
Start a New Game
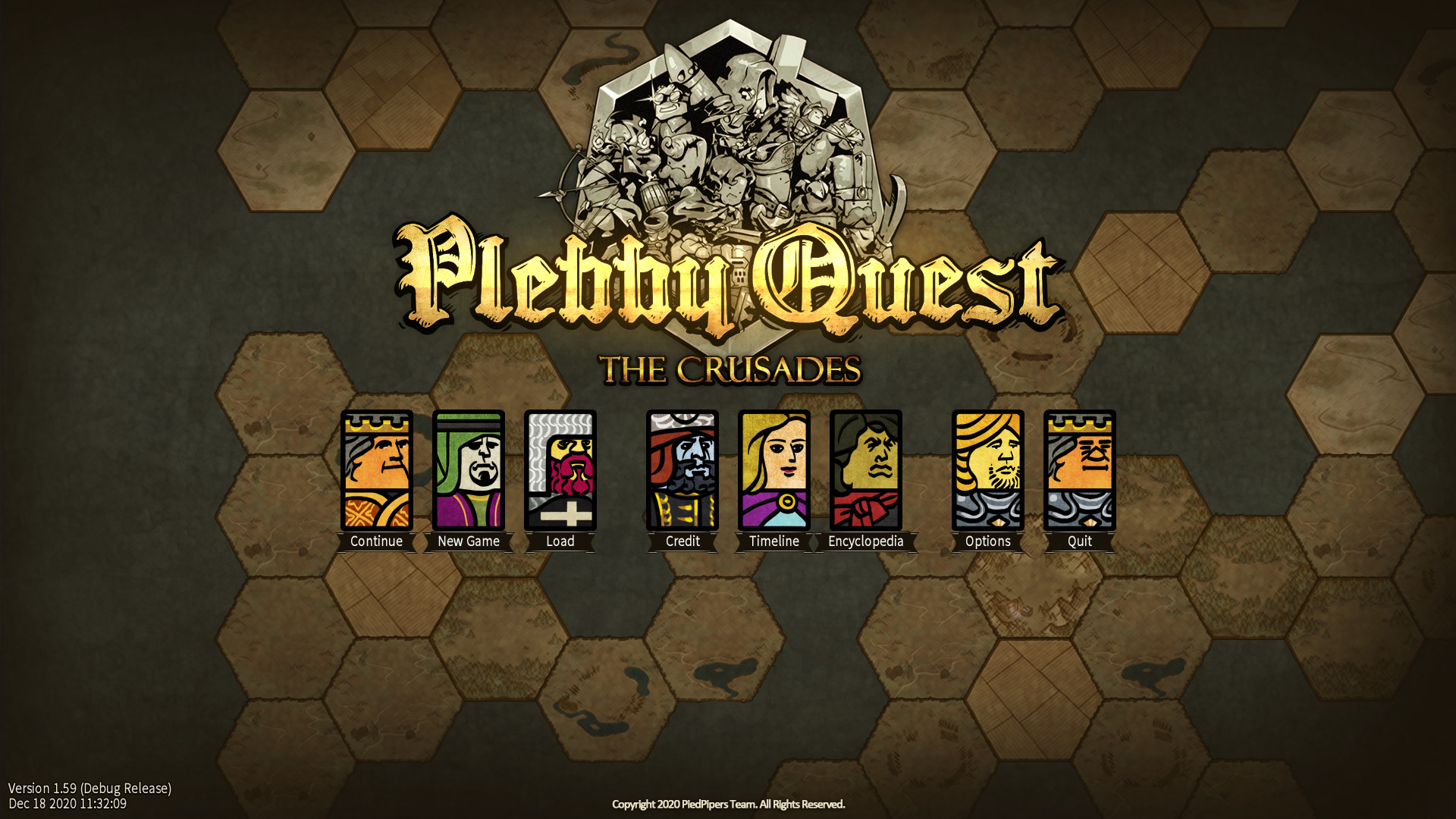[469, 541]
